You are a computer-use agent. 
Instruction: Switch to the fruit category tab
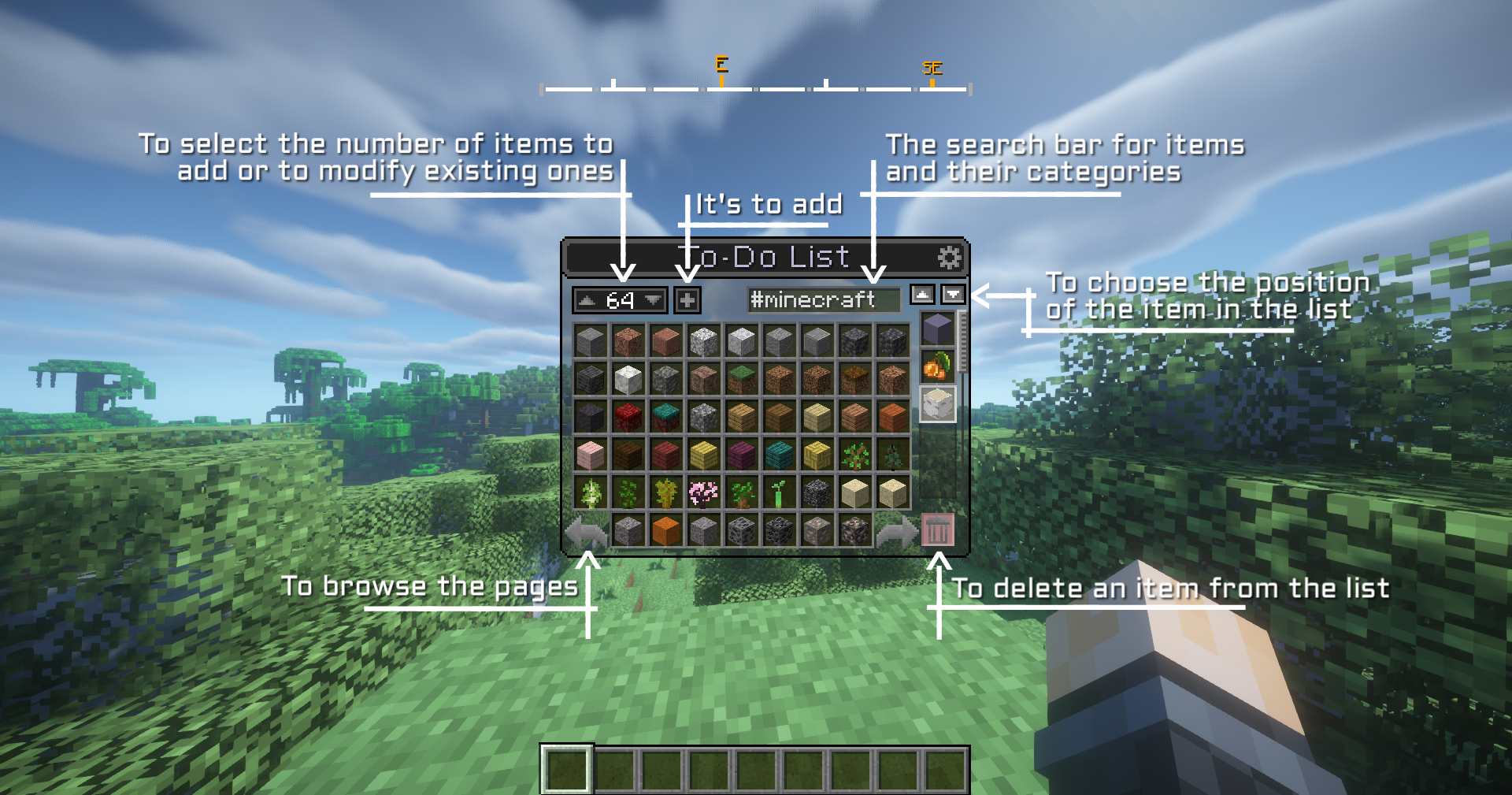(x=937, y=366)
